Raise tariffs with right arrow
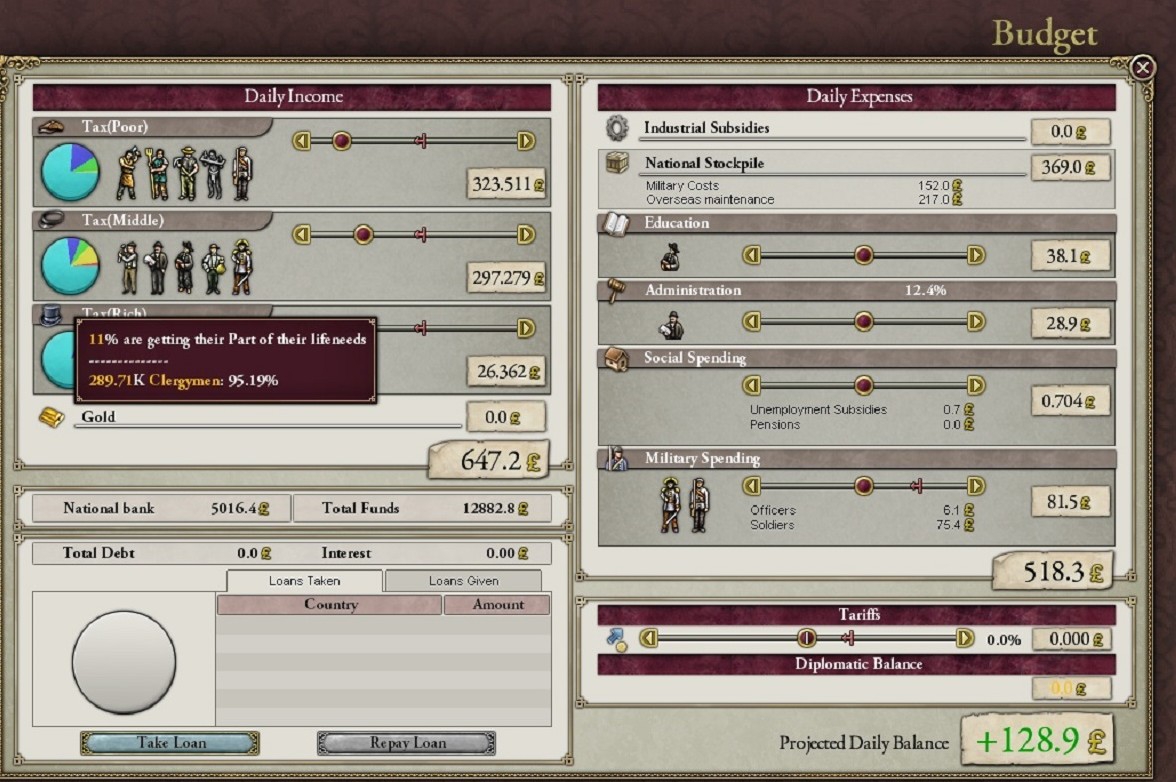Viewport: 1176px width, 782px height. click(x=965, y=638)
